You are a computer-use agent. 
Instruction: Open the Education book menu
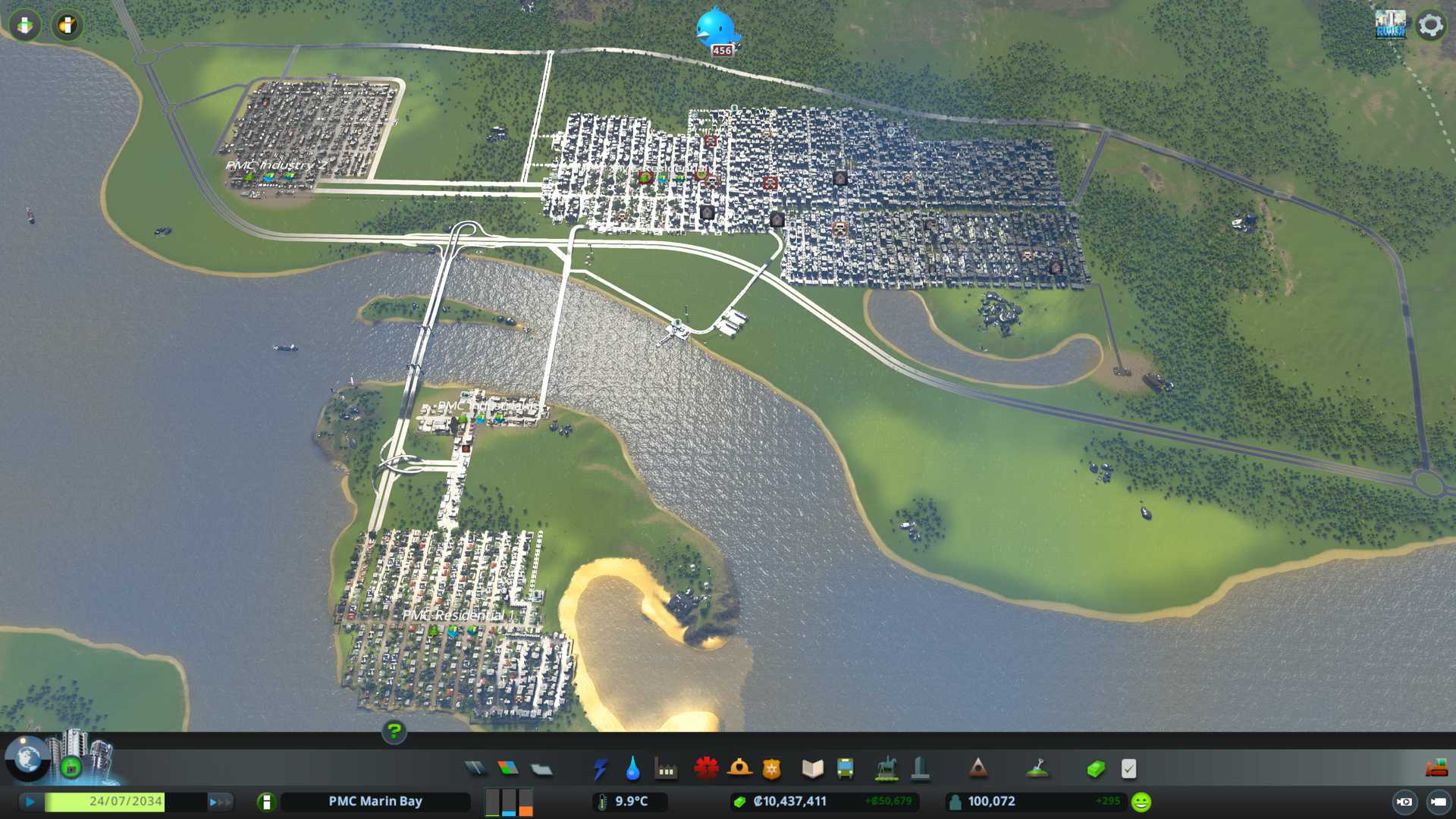click(812, 769)
